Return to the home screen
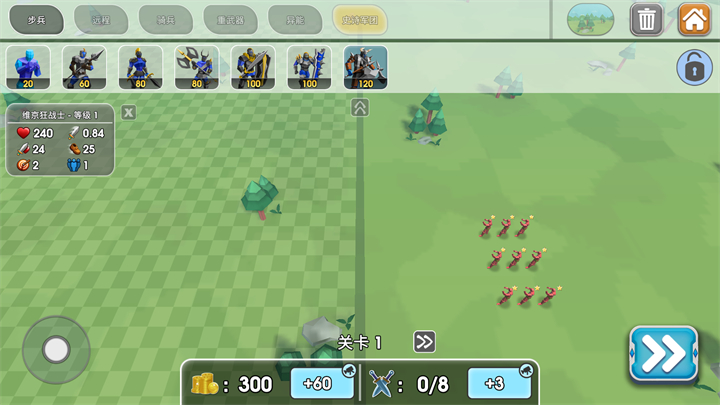 coord(695,18)
